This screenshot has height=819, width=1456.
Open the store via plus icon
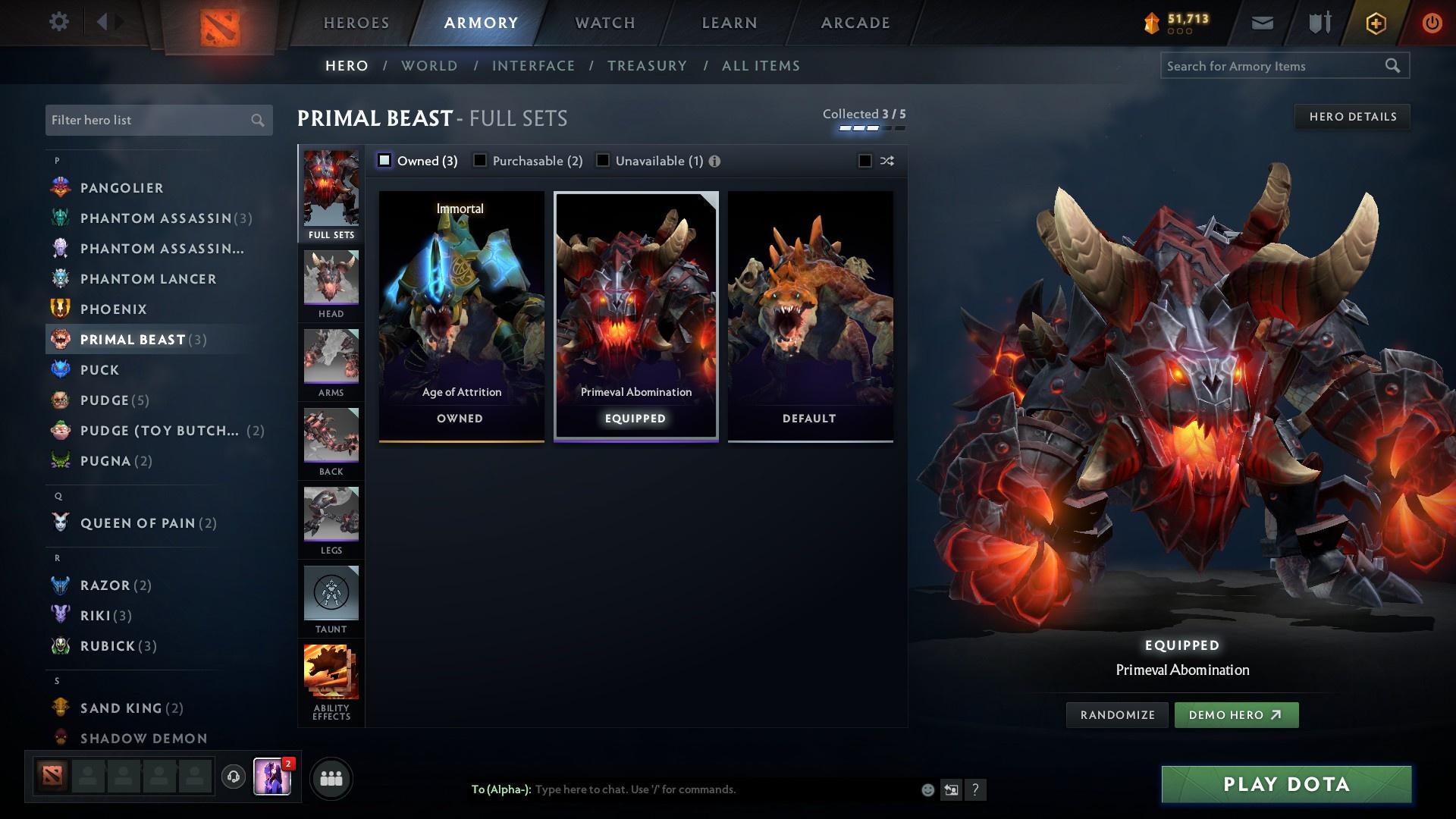[x=1375, y=23]
